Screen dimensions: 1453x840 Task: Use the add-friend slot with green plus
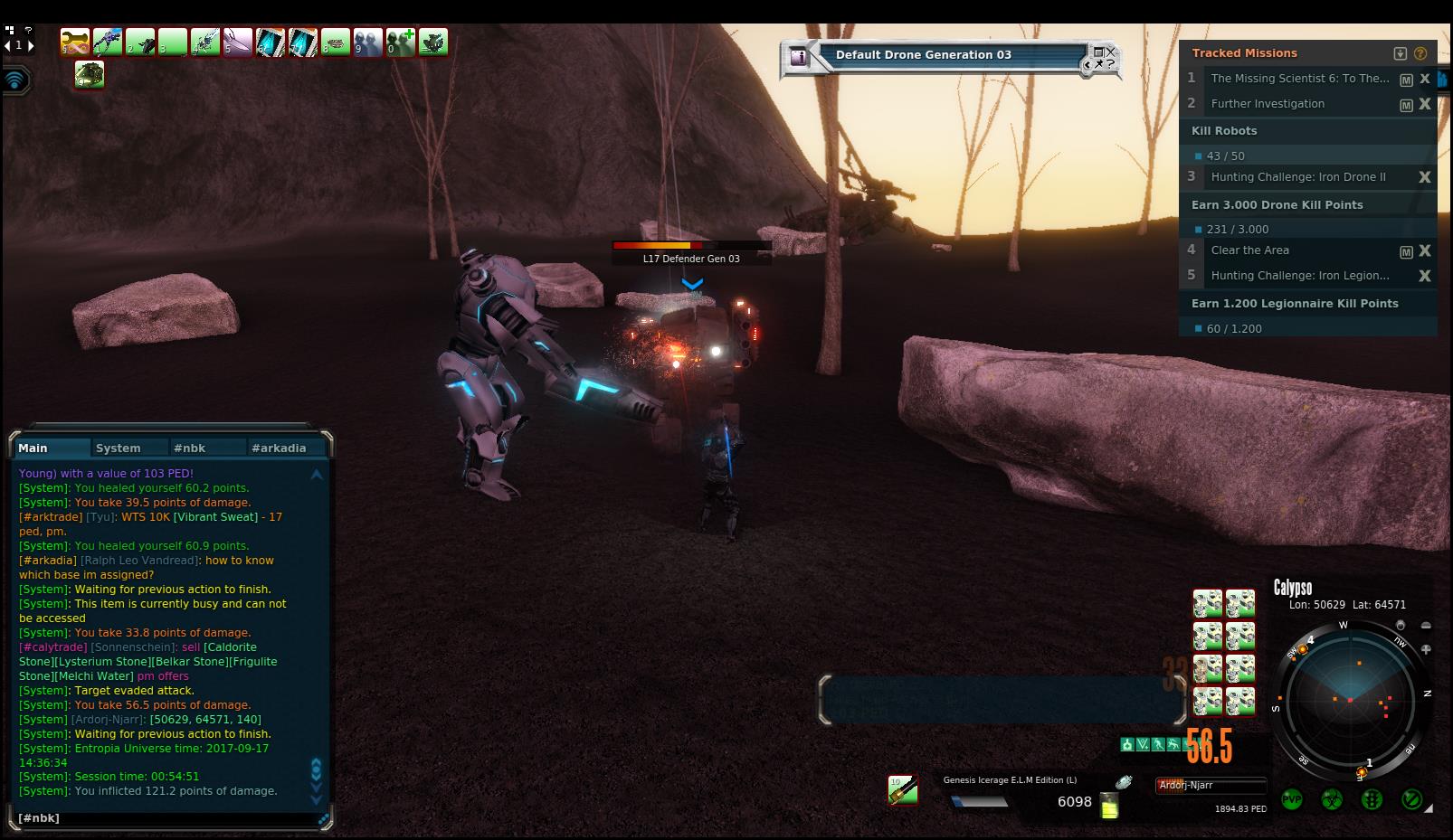click(x=400, y=42)
